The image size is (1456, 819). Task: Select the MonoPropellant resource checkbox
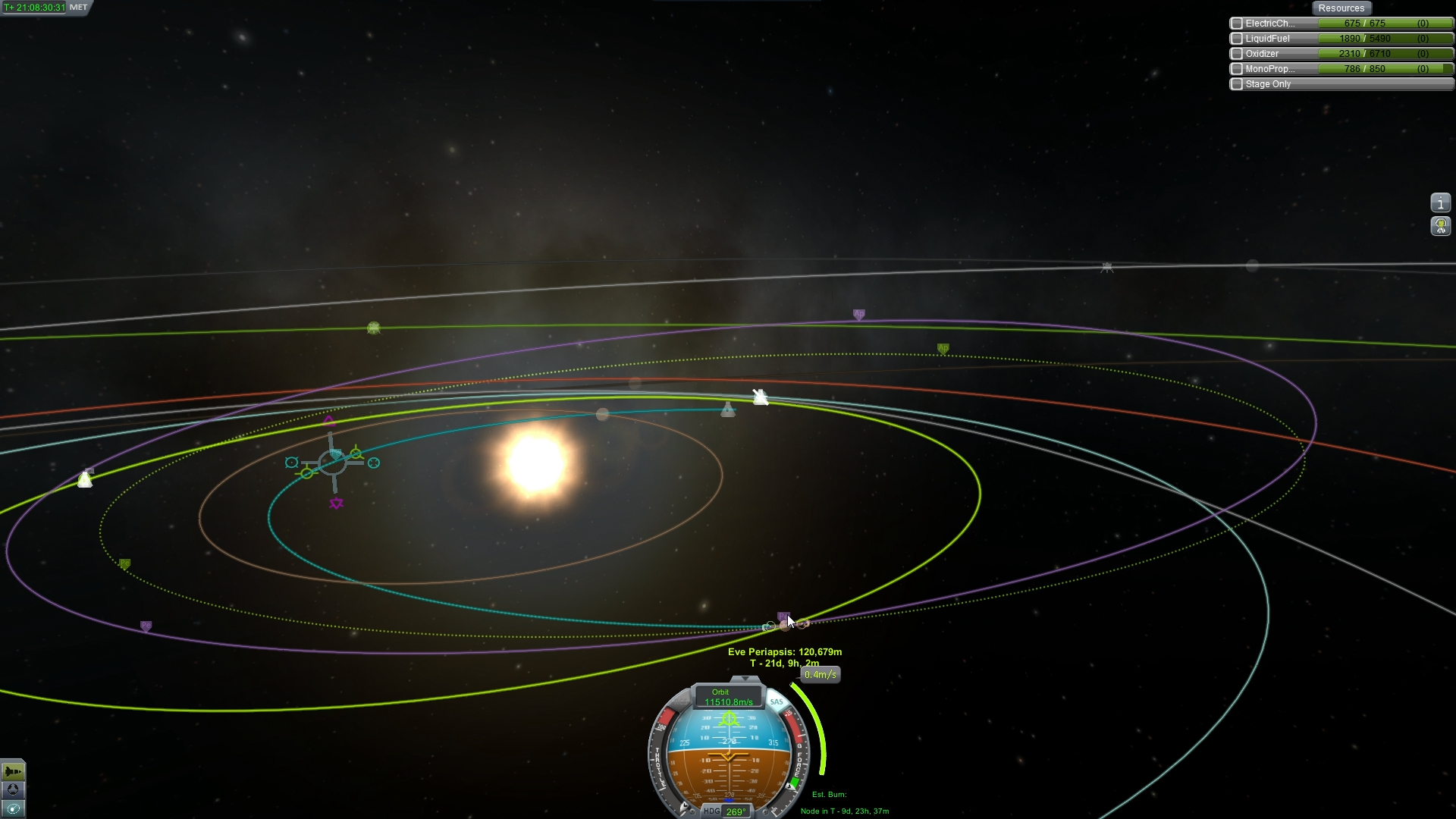tap(1237, 69)
